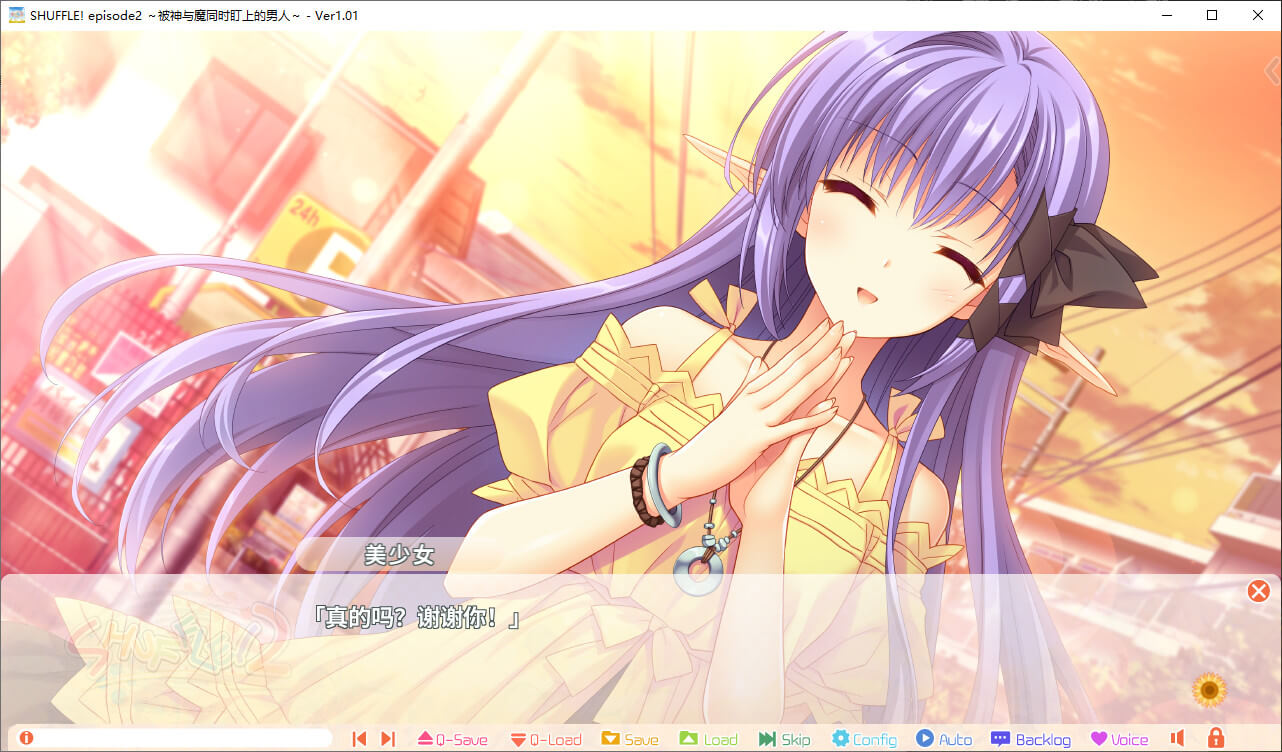Show the Backlog history

(x=1030, y=739)
